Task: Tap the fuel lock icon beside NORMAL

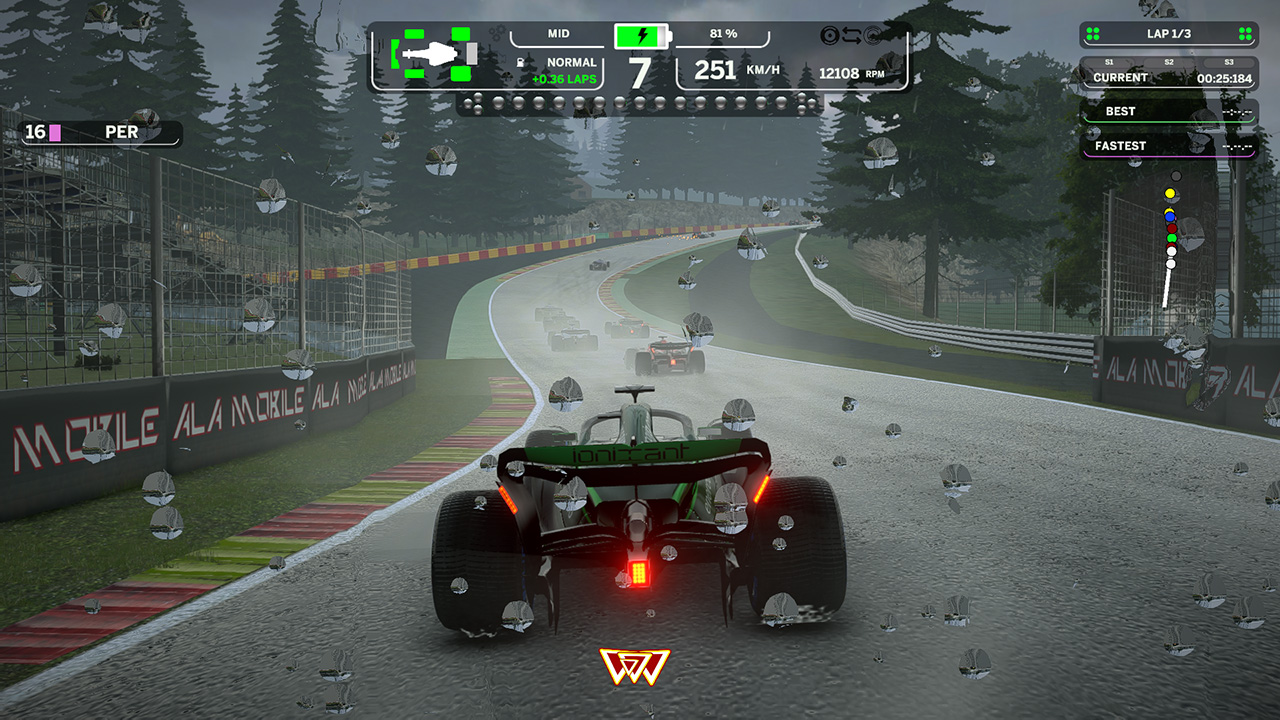Action: click(522, 61)
